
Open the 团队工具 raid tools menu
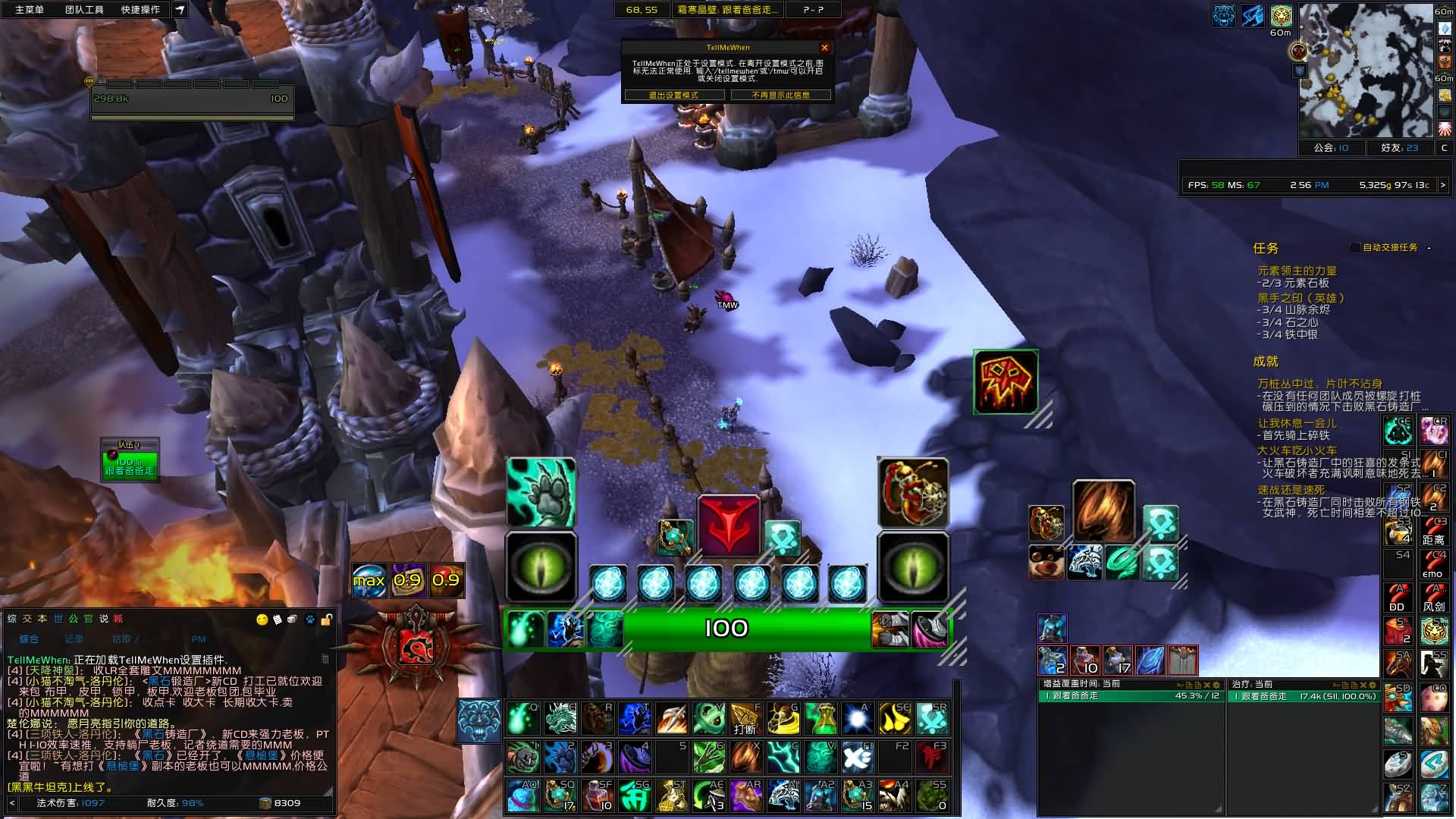click(84, 10)
